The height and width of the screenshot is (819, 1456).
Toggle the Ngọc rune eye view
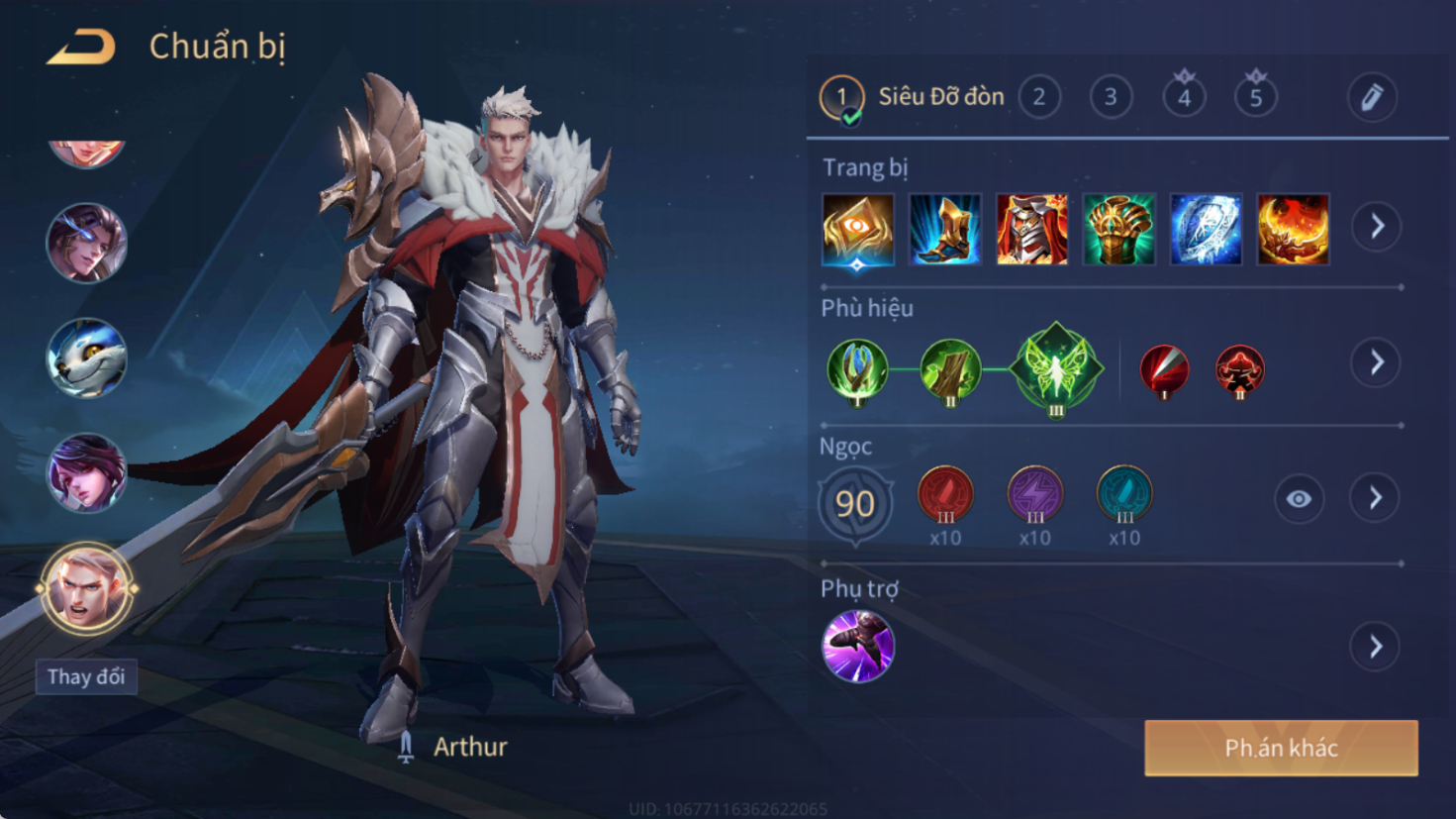1299,499
